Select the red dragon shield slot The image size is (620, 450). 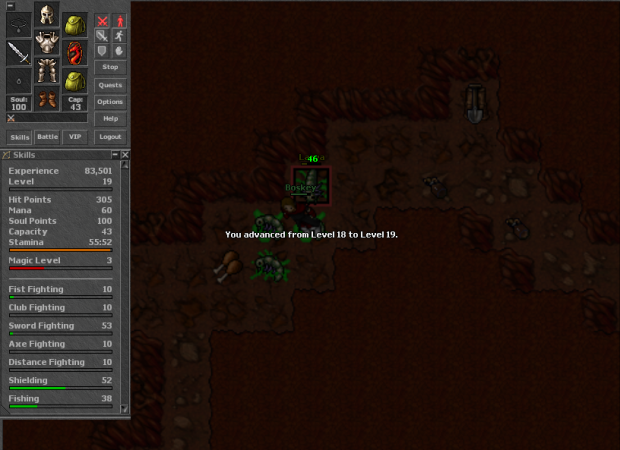(74, 52)
